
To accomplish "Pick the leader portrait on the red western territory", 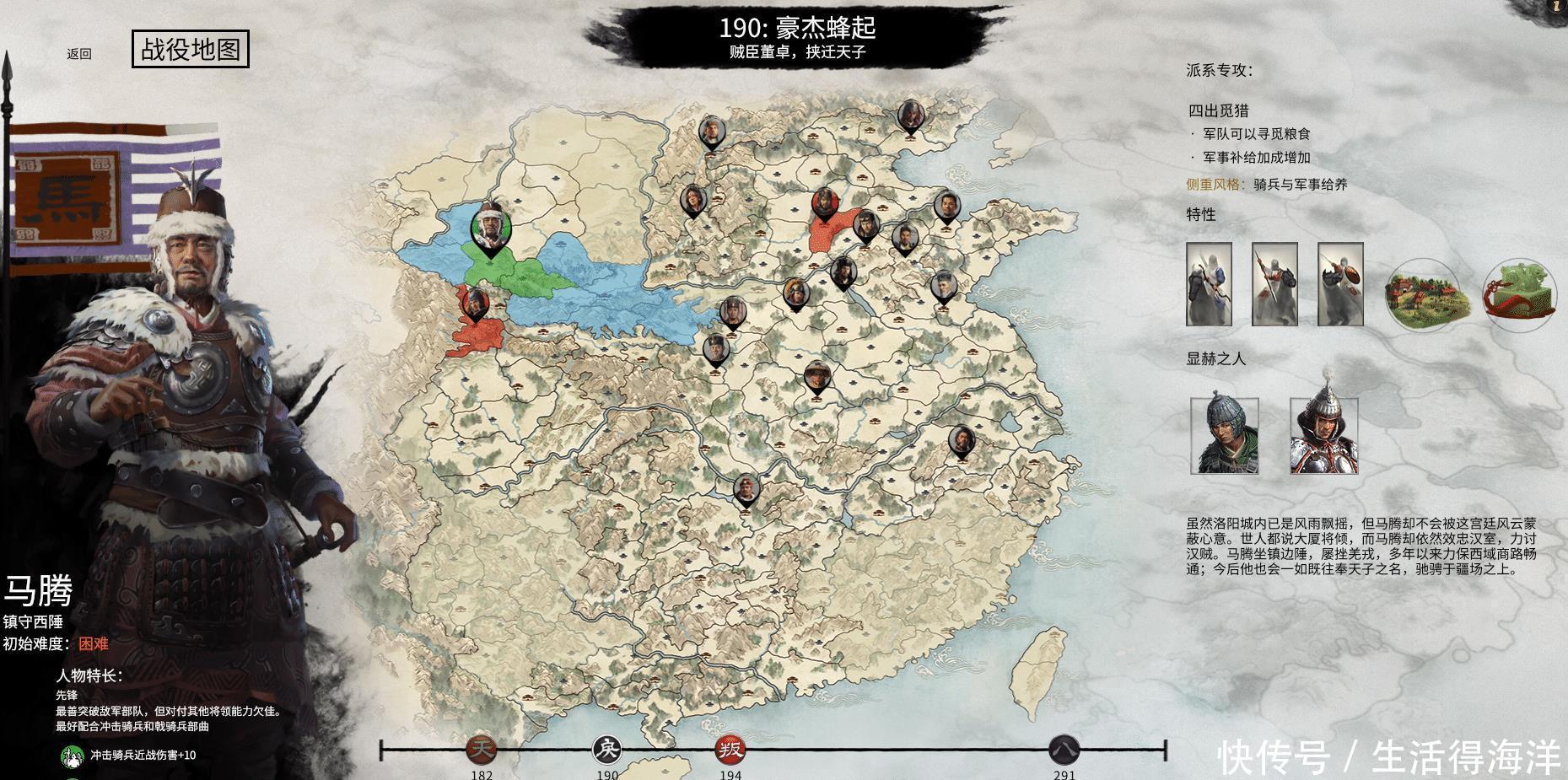I will click(x=475, y=304).
